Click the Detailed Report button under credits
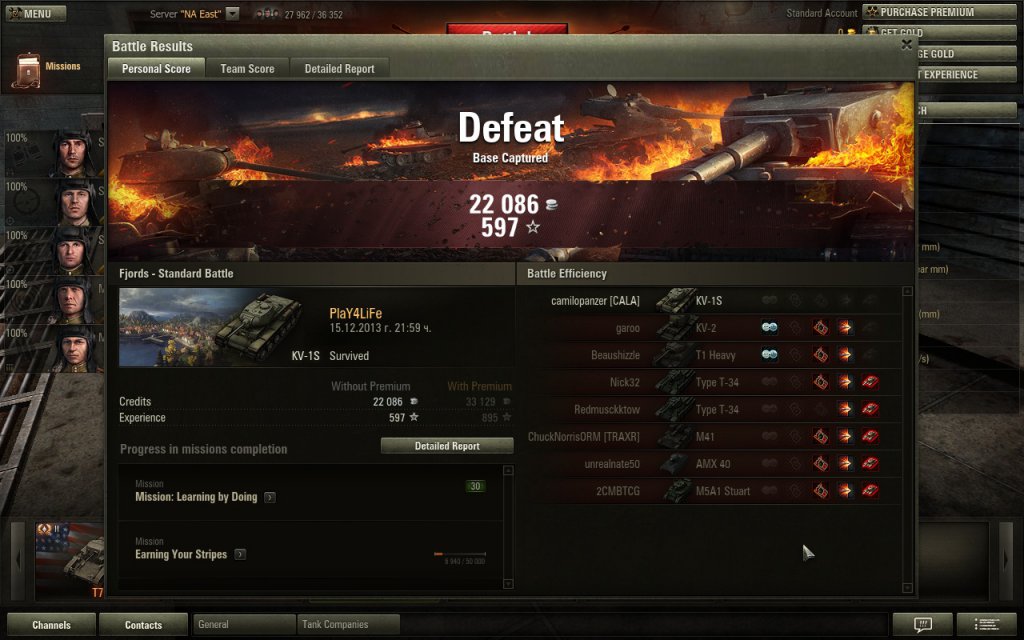This screenshot has width=1024, height=640. 447,446
